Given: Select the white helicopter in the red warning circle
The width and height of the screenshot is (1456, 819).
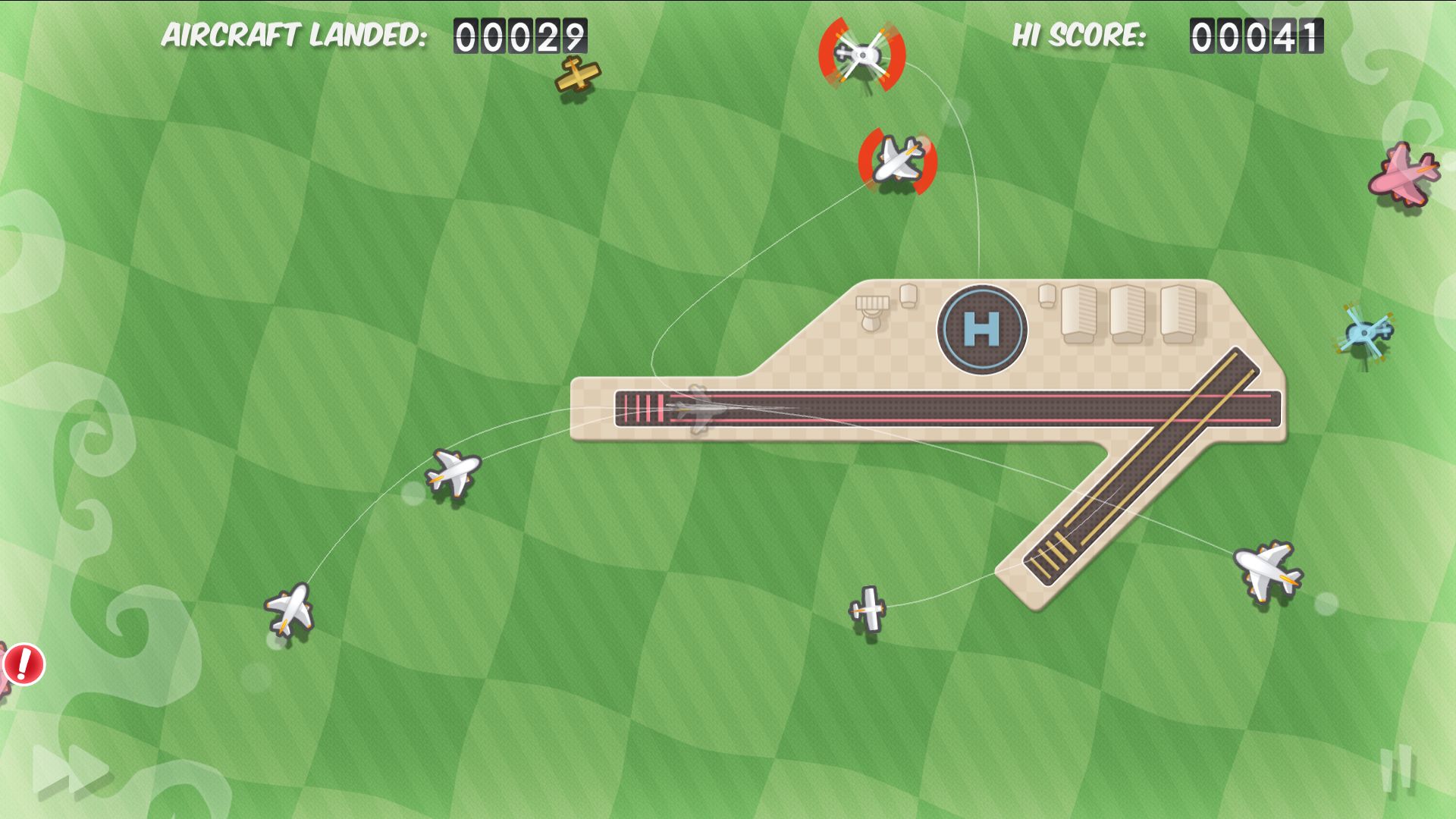Looking at the screenshot, I should coord(863,53).
